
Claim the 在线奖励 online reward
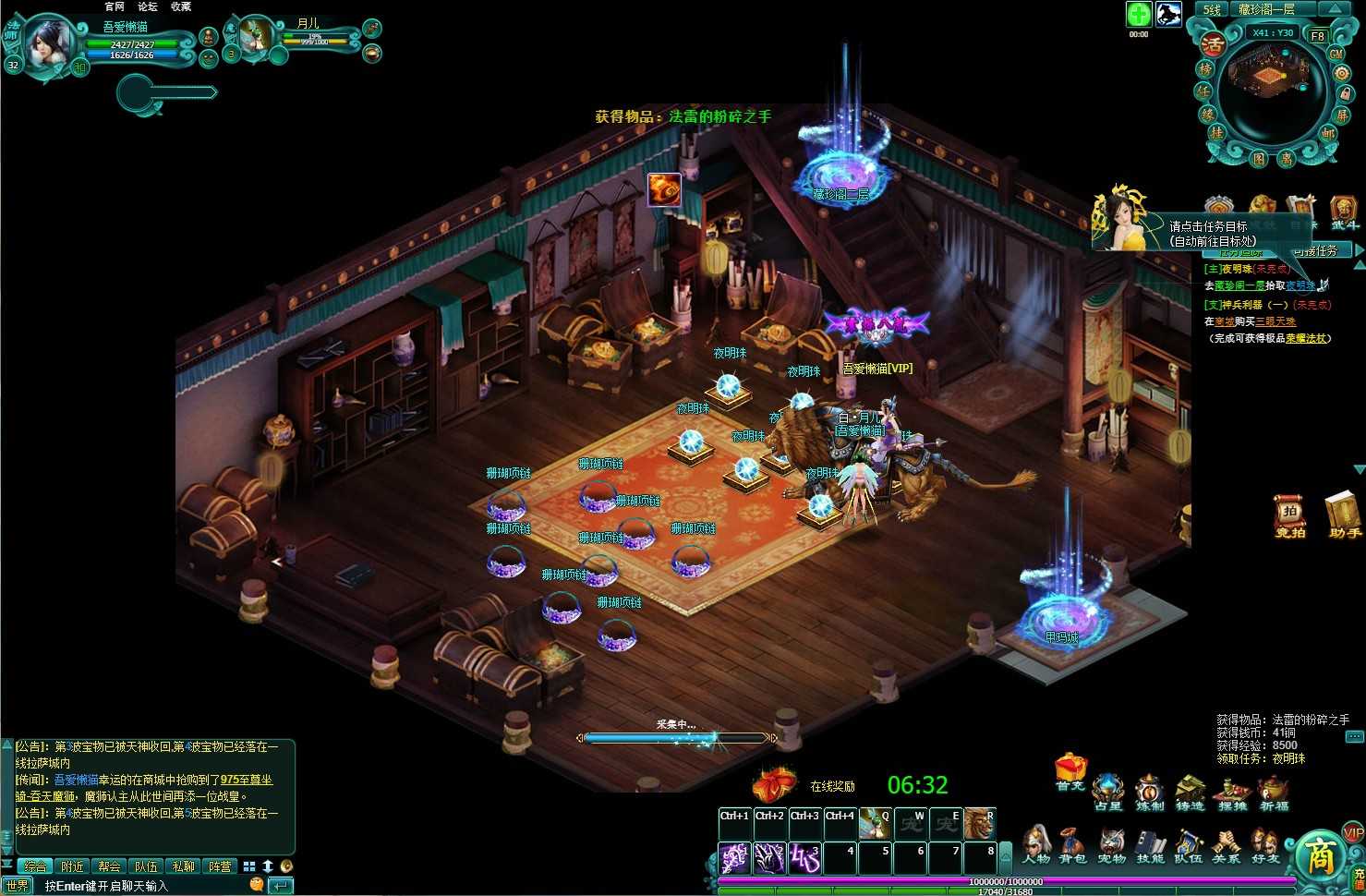click(x=775, y=786)
